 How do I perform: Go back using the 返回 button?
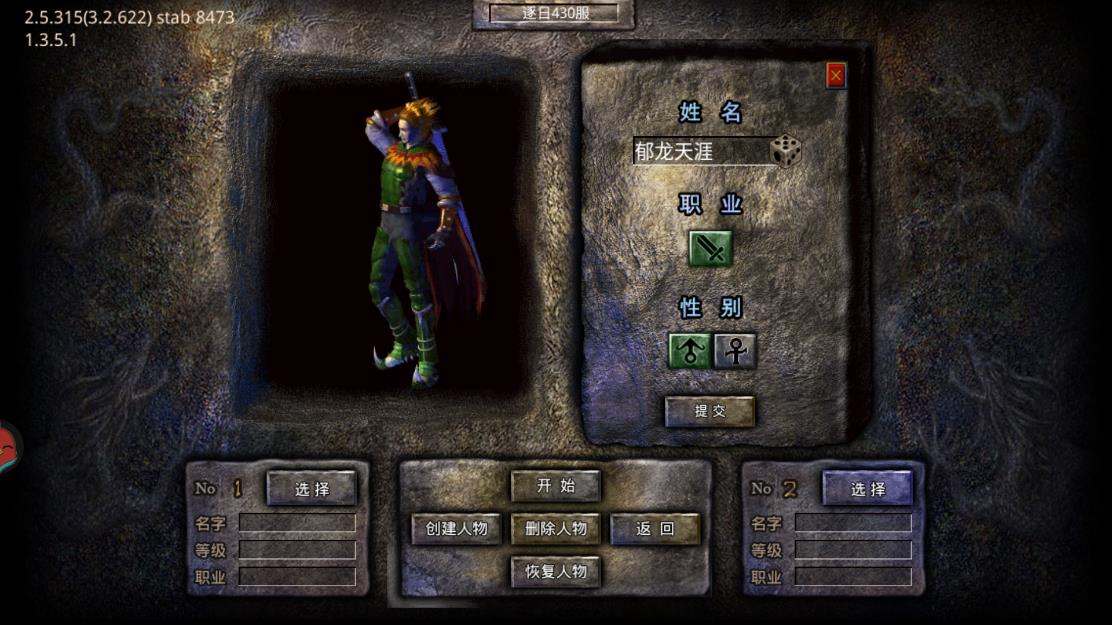(x=655, y=529)
